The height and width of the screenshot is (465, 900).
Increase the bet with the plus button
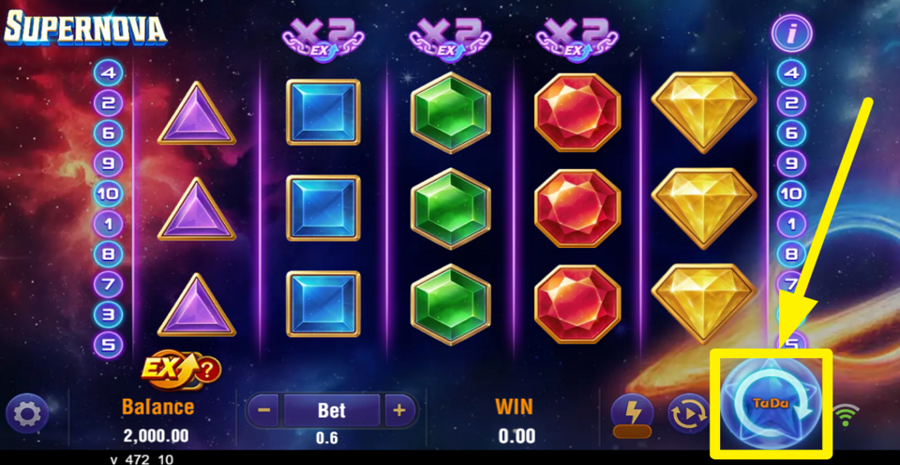click(x=399, y=410)
